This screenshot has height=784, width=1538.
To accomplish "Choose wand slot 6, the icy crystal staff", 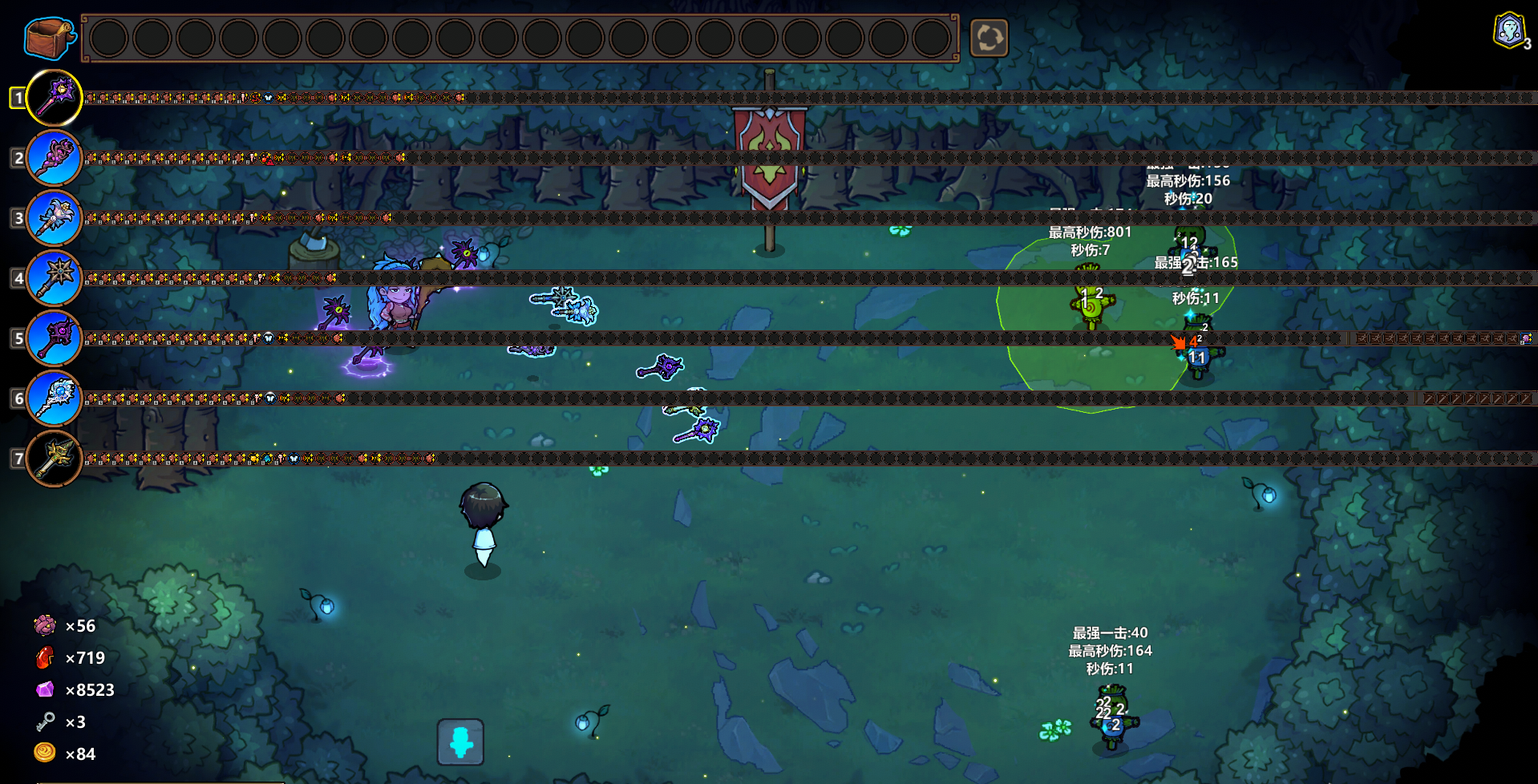I will pyautogui.click(x=55, y=398).
